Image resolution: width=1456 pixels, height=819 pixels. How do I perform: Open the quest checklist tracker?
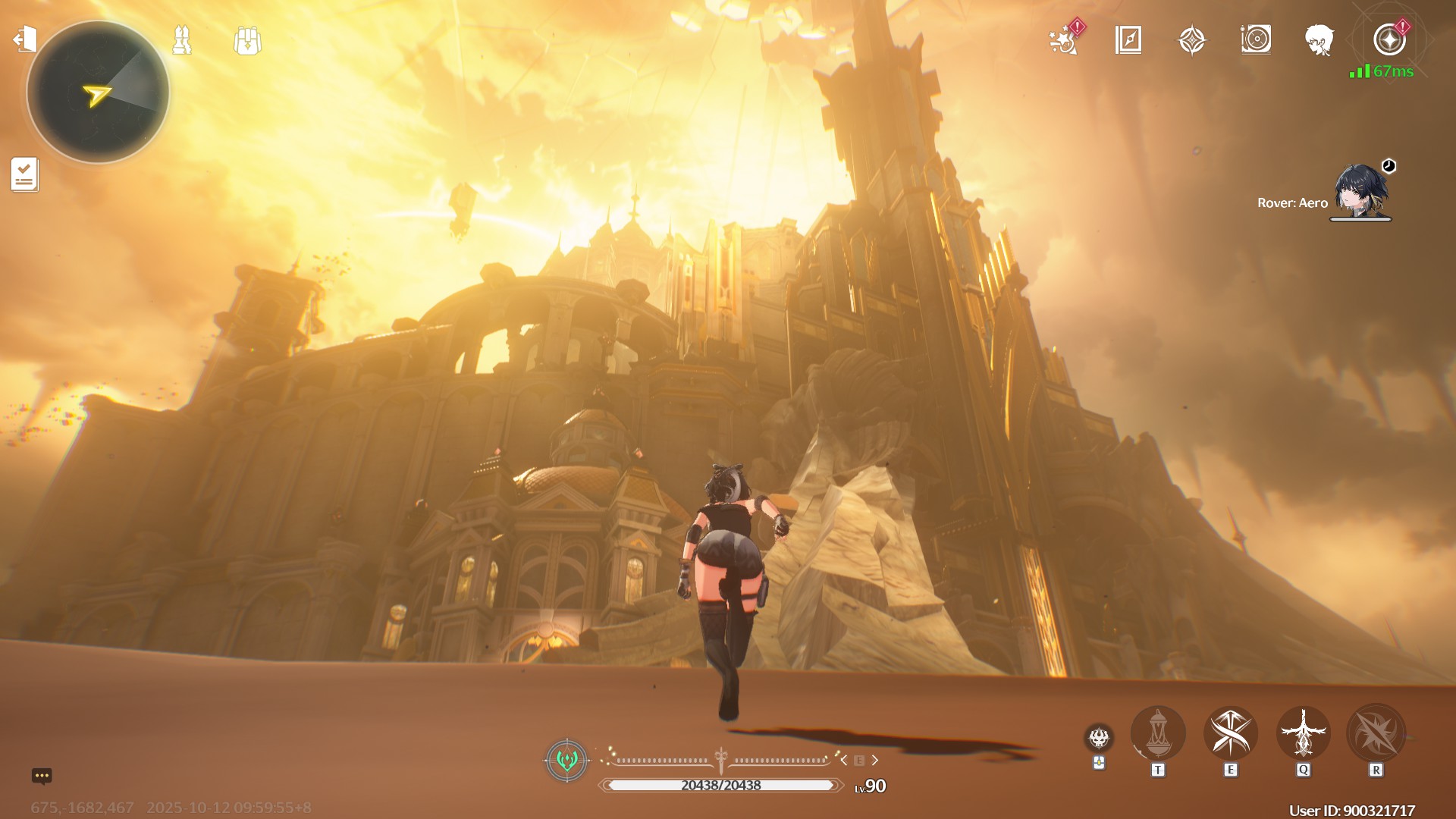[24, 174]
